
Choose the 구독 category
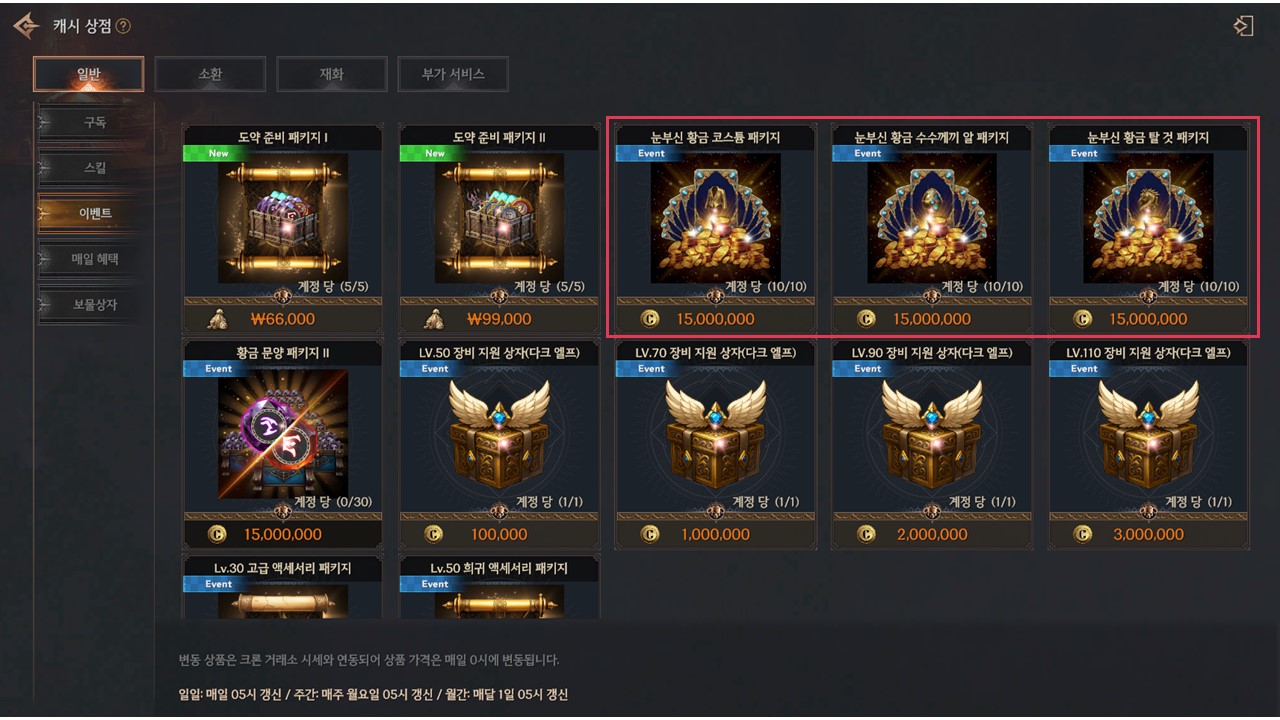95,122
